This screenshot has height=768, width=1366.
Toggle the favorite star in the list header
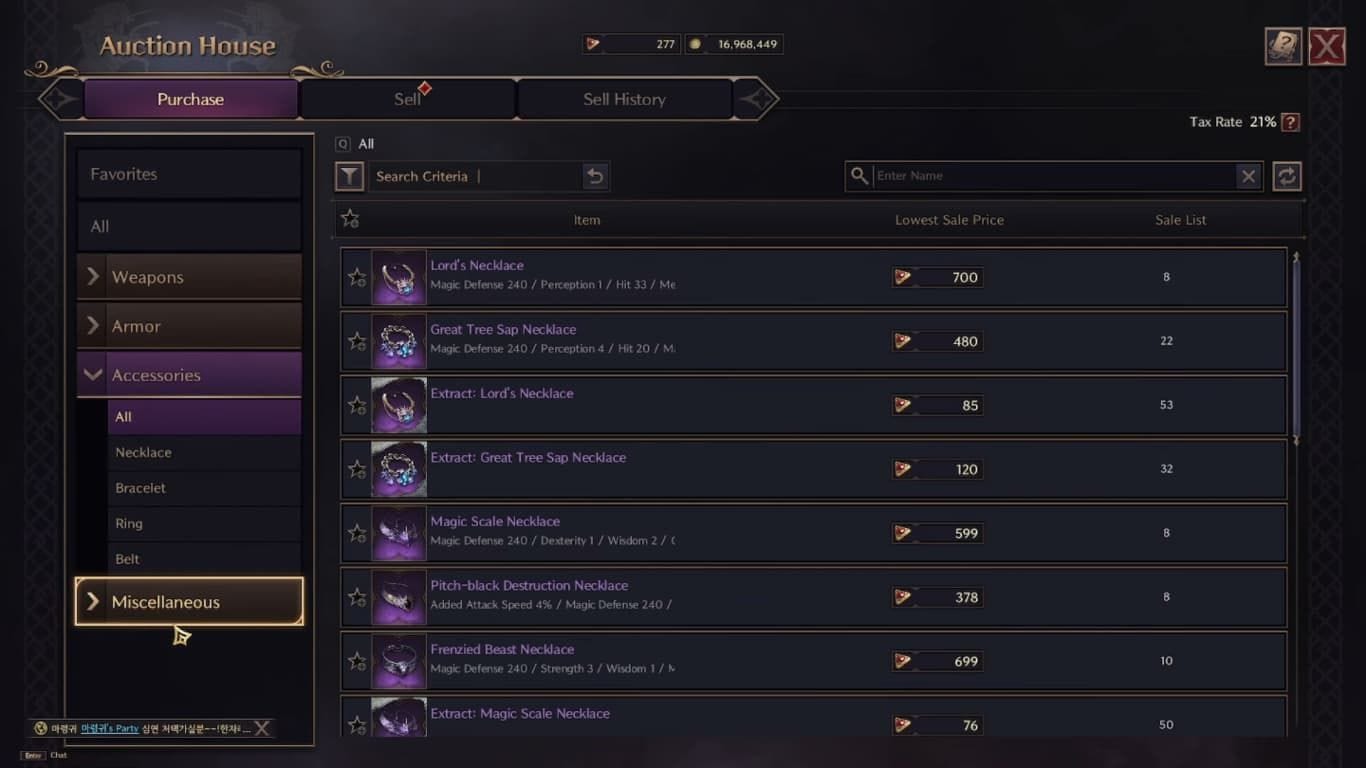point(351,218)
